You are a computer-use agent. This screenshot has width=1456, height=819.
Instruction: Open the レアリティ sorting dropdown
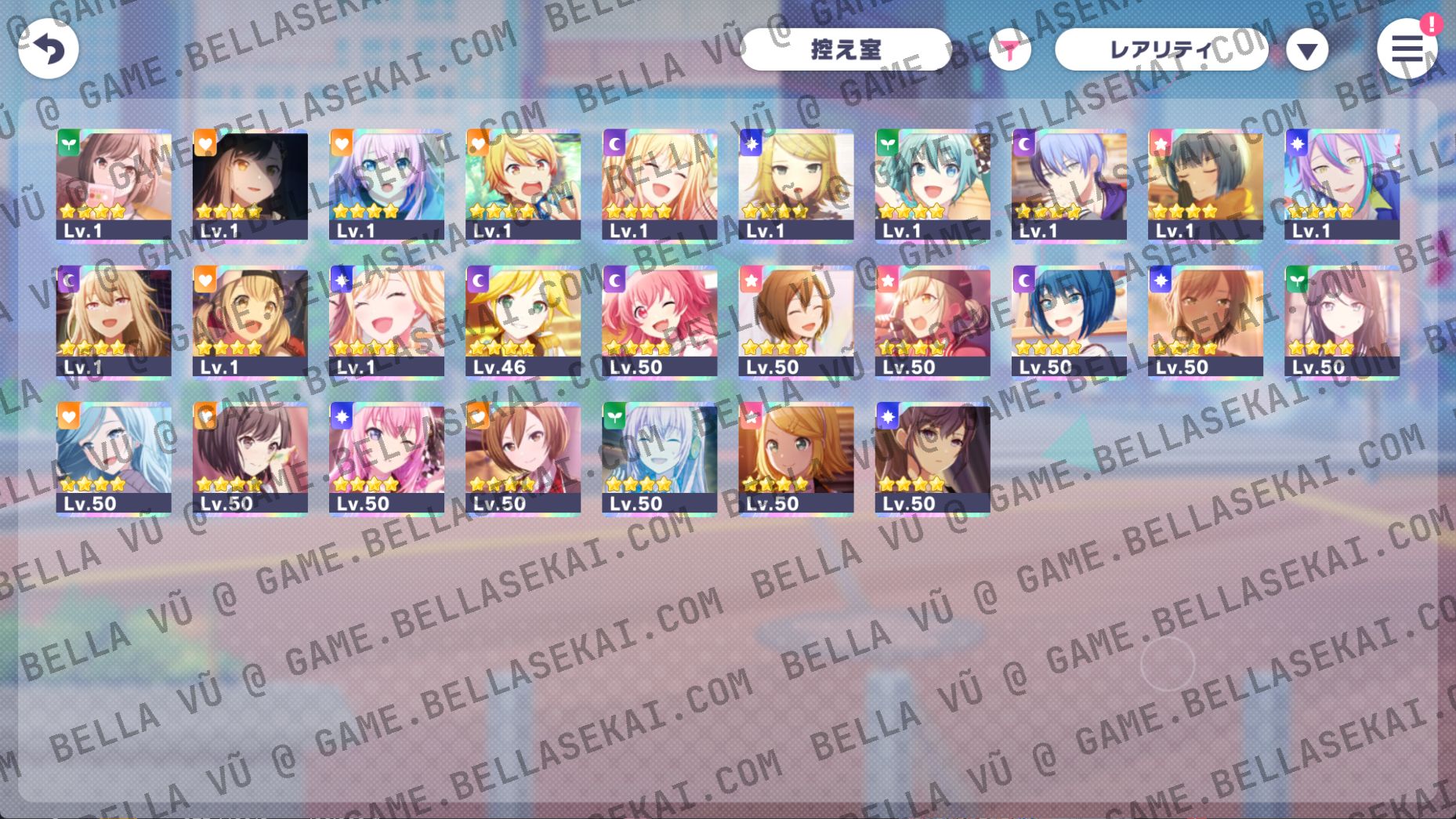[x=1161, y=49]
